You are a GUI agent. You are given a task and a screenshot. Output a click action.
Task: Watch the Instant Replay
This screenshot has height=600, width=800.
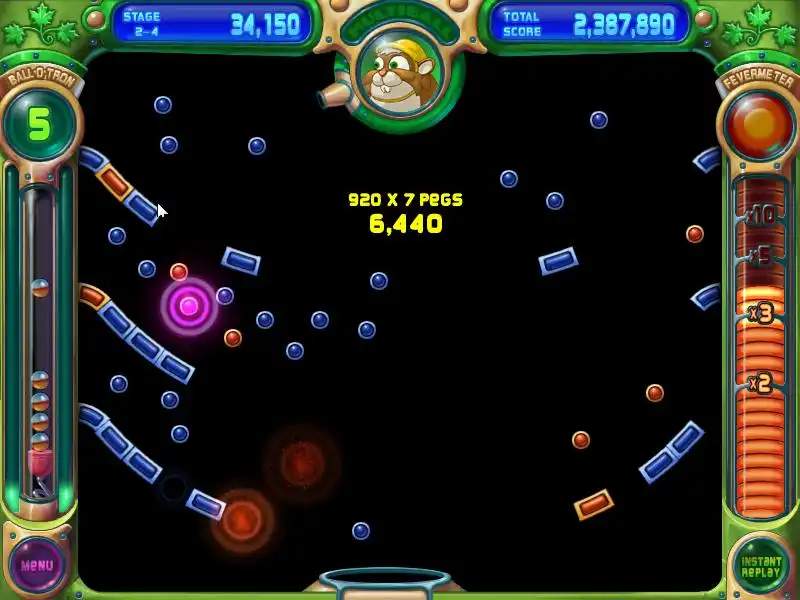point(761,565)
